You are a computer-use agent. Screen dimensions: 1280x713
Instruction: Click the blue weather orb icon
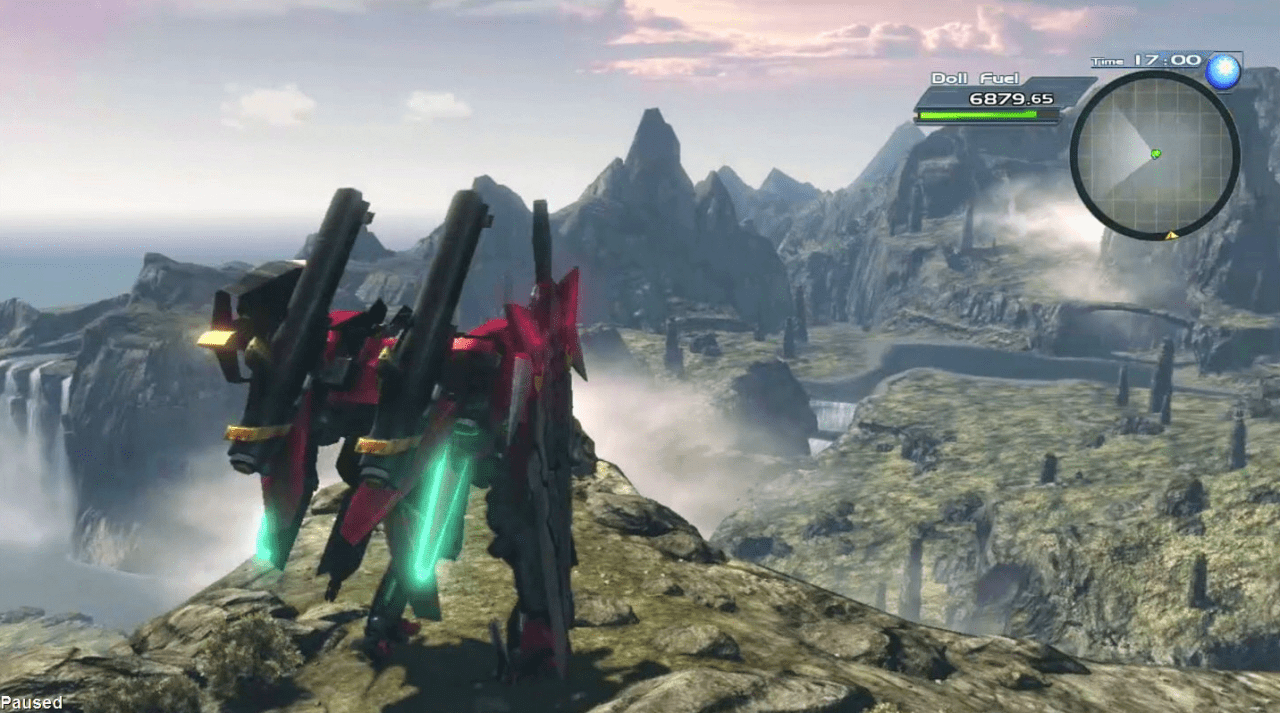(x=1222, y=72)
